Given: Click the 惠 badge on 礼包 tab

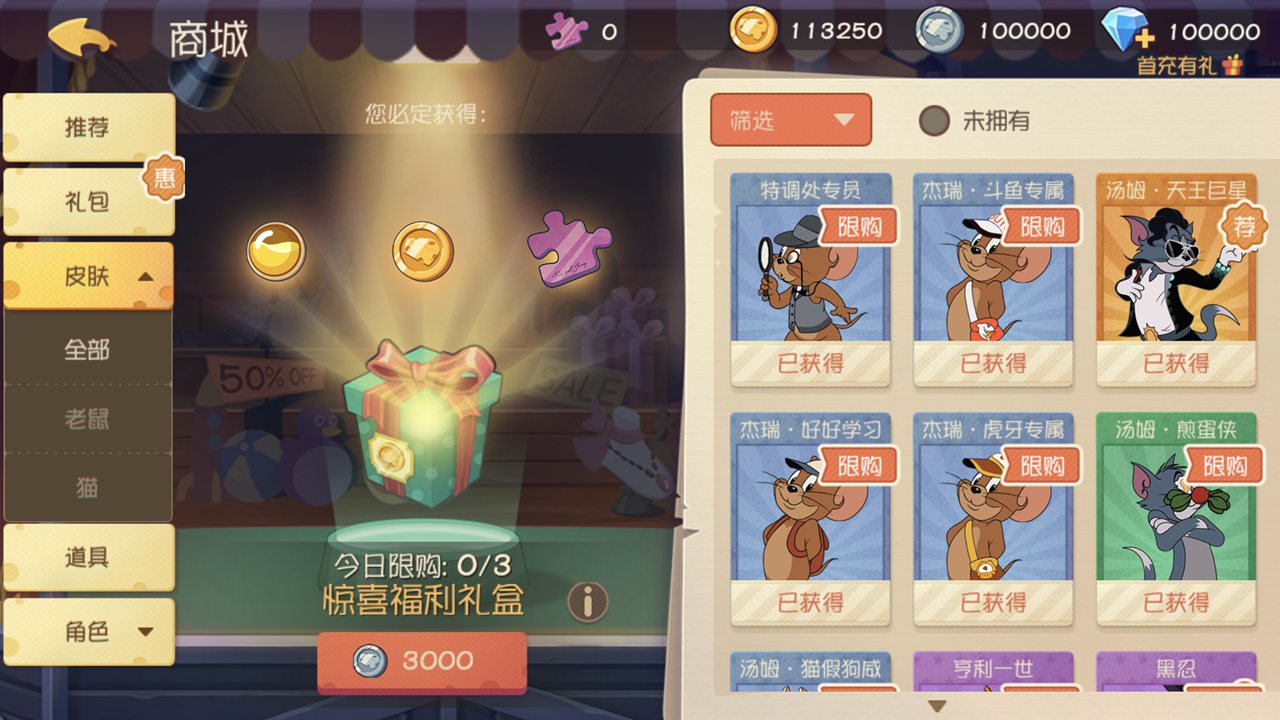Looking at the screenshot, I should pyautogui.click(x=163, y=180).
